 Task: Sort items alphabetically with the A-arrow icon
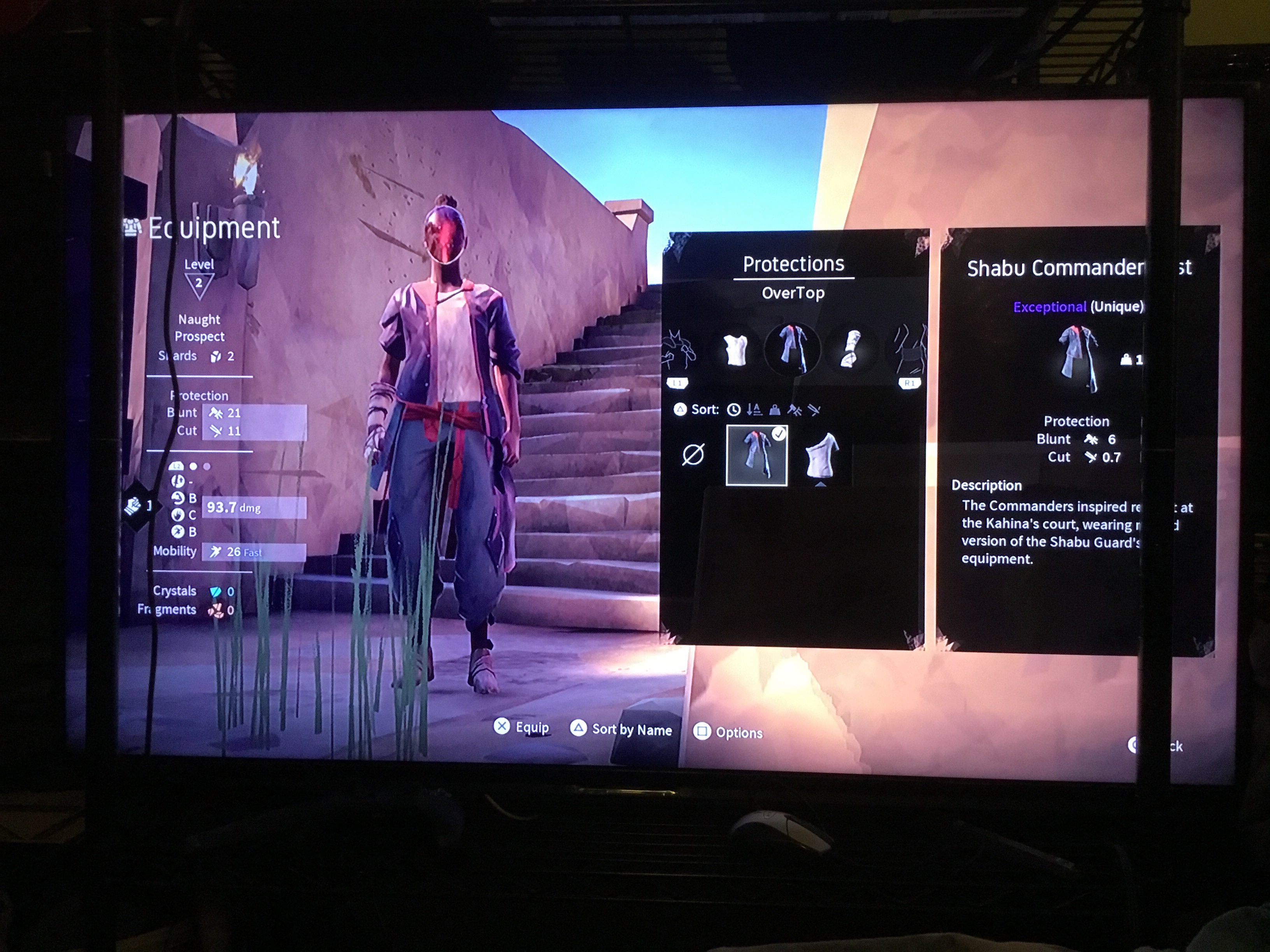754,410
